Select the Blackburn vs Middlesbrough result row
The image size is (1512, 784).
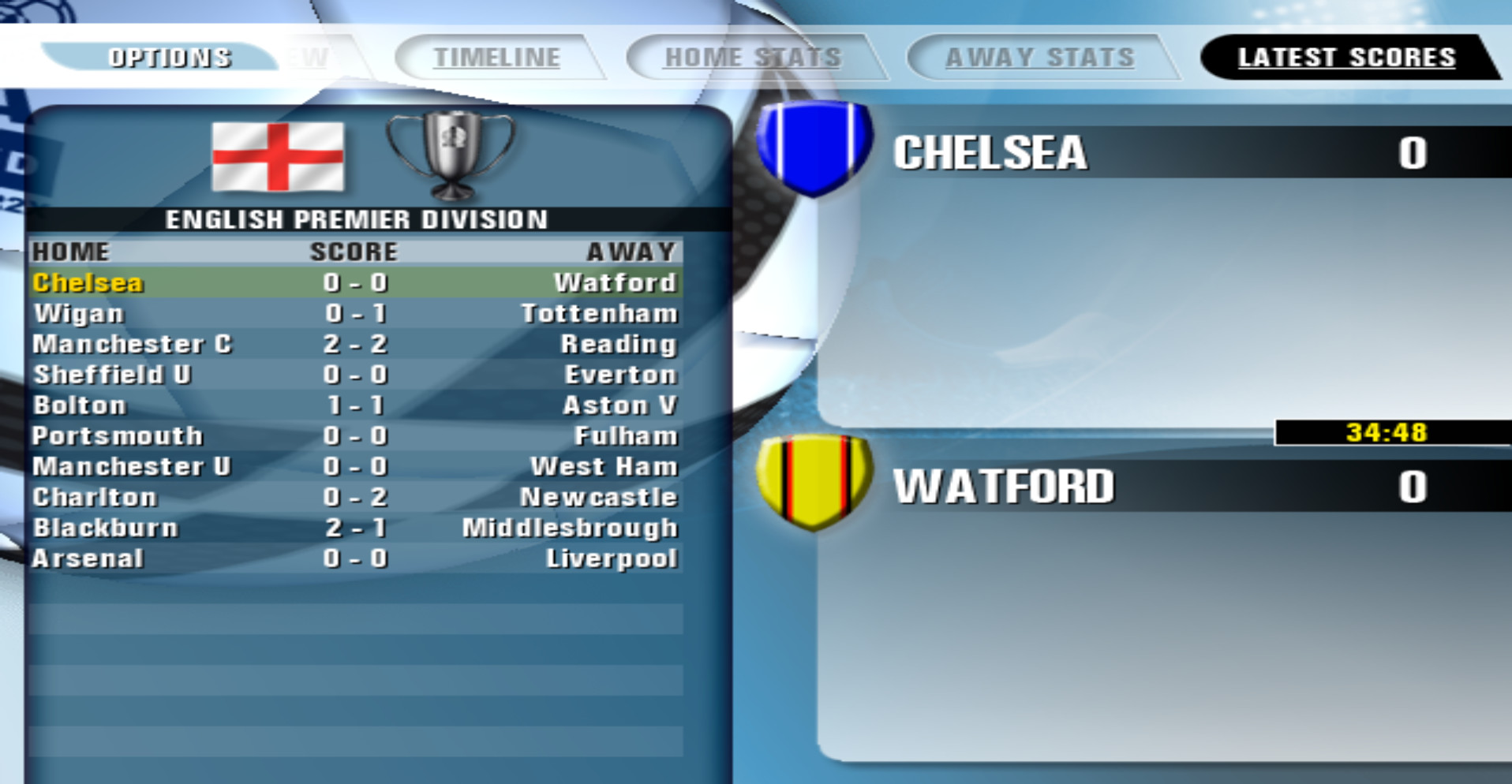355,528
